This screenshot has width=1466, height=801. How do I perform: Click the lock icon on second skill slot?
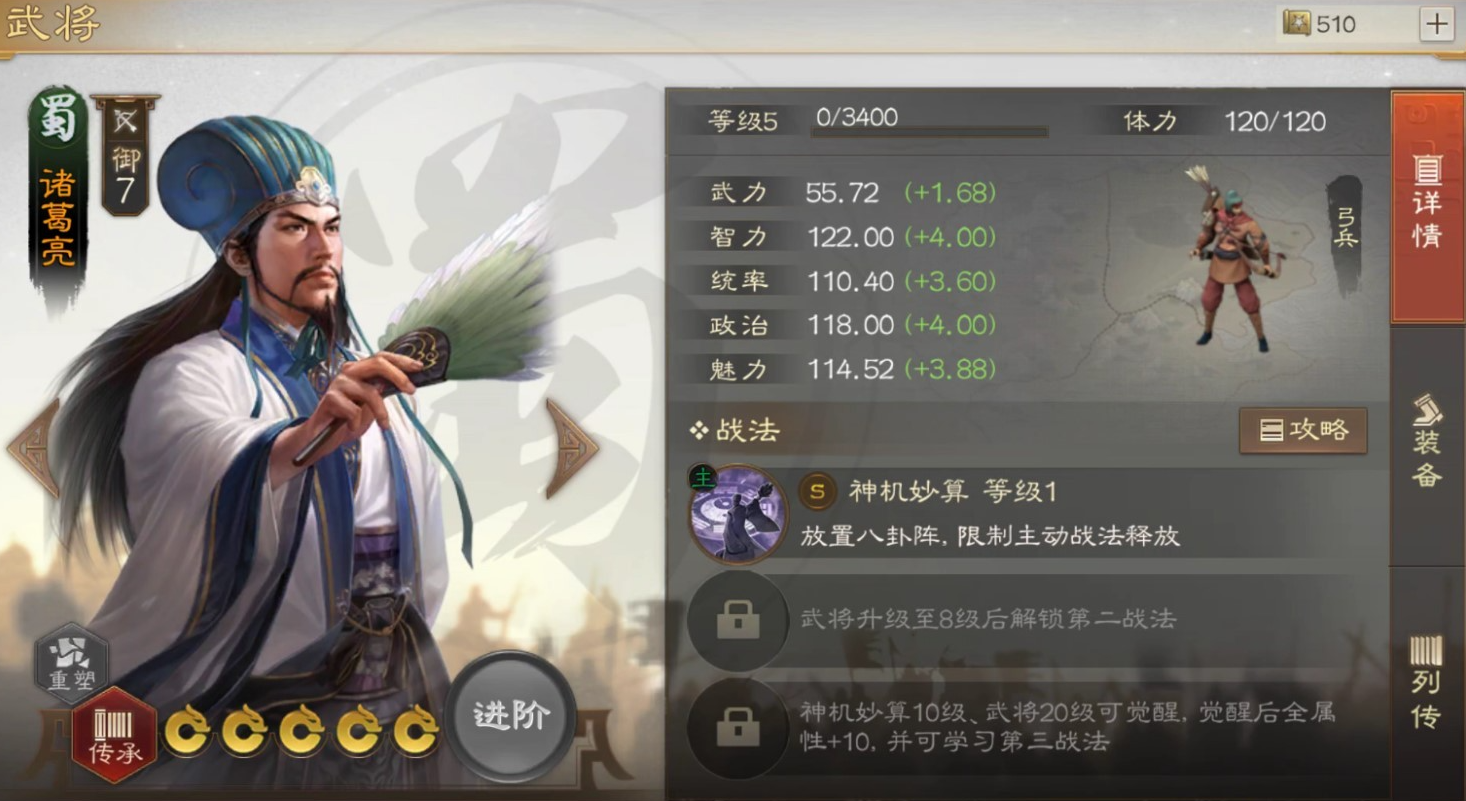click(x=737, y=620)
